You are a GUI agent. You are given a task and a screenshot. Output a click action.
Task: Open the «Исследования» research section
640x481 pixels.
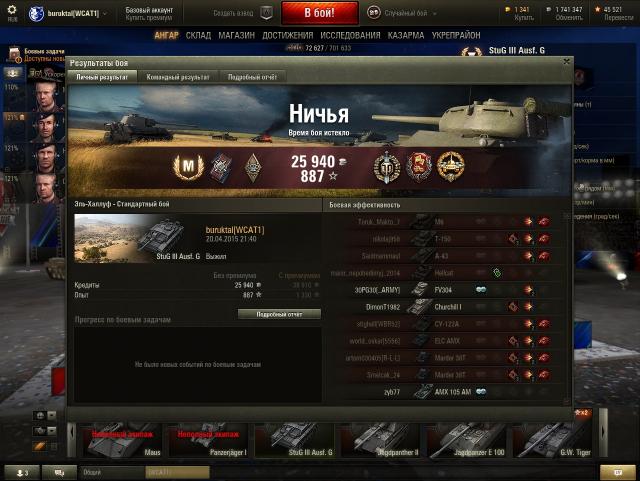(x=349, y=34)
